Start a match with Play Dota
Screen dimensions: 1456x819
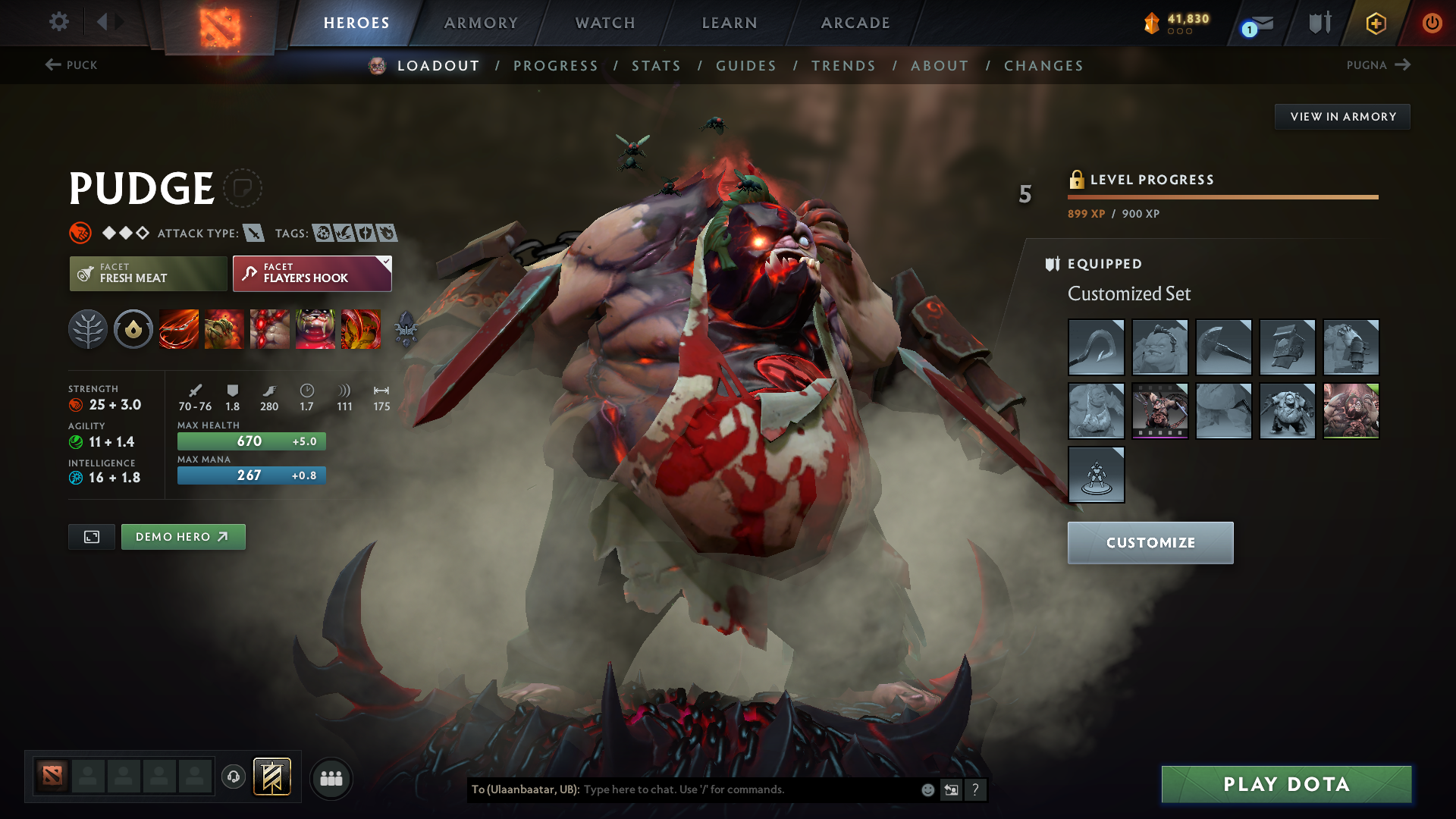[x=1286, y=784]
